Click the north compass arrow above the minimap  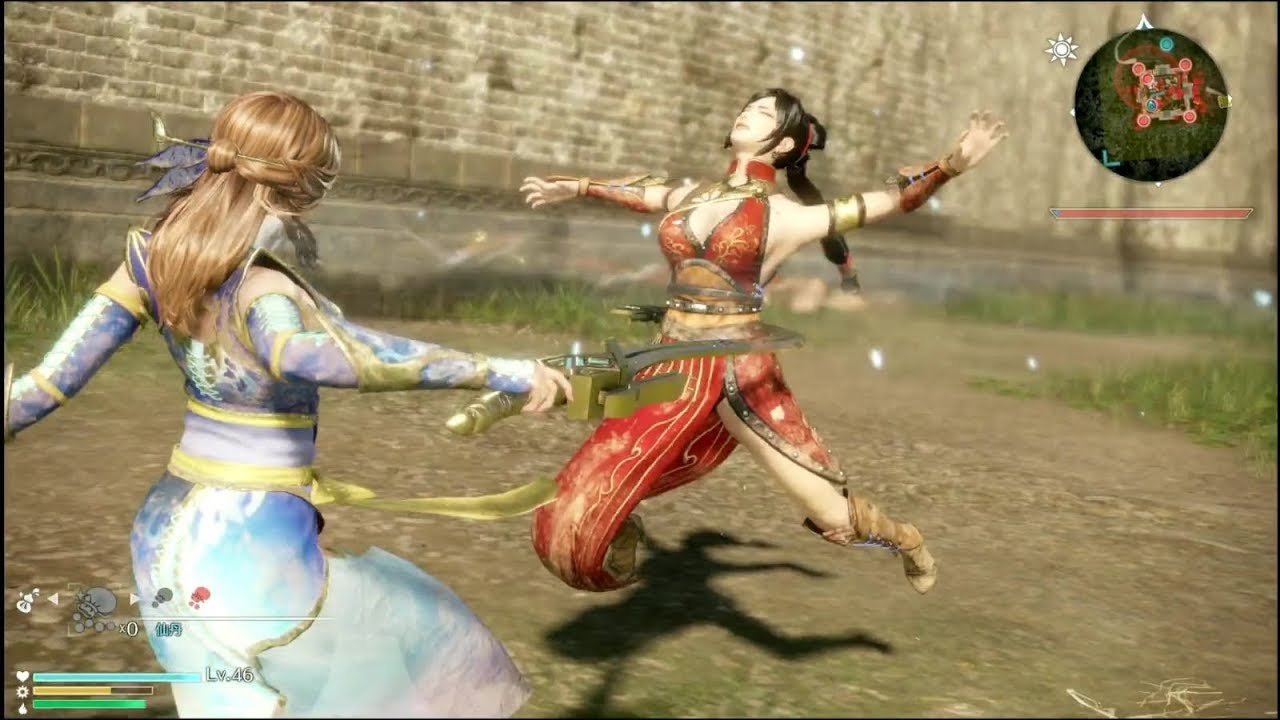[1143, 20]
